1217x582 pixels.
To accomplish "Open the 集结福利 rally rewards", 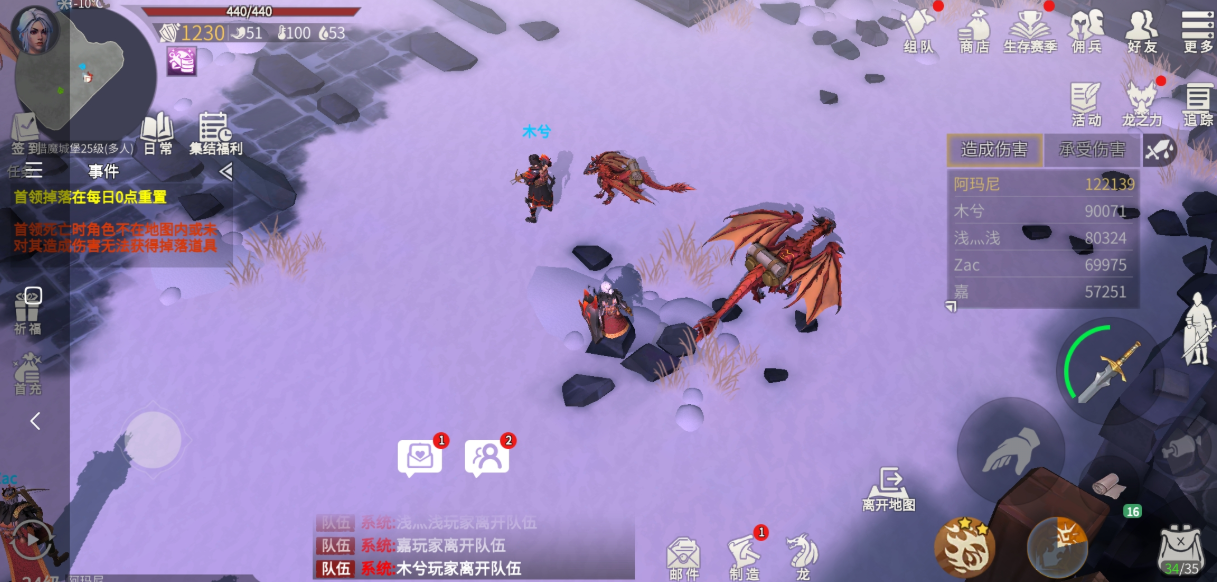I will coord(215,134).
